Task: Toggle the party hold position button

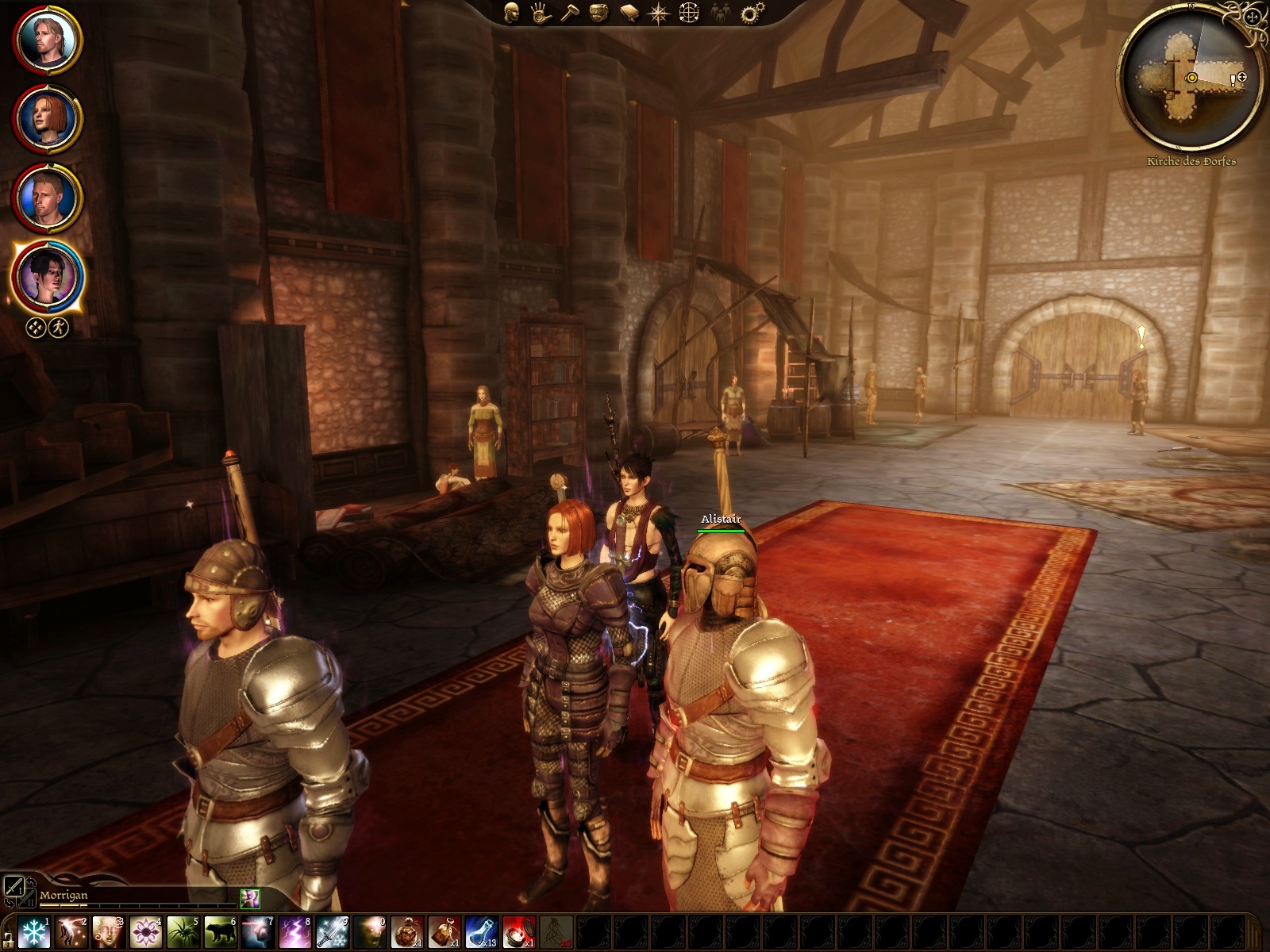Action: pyautogui.click(x=36, y=328)
